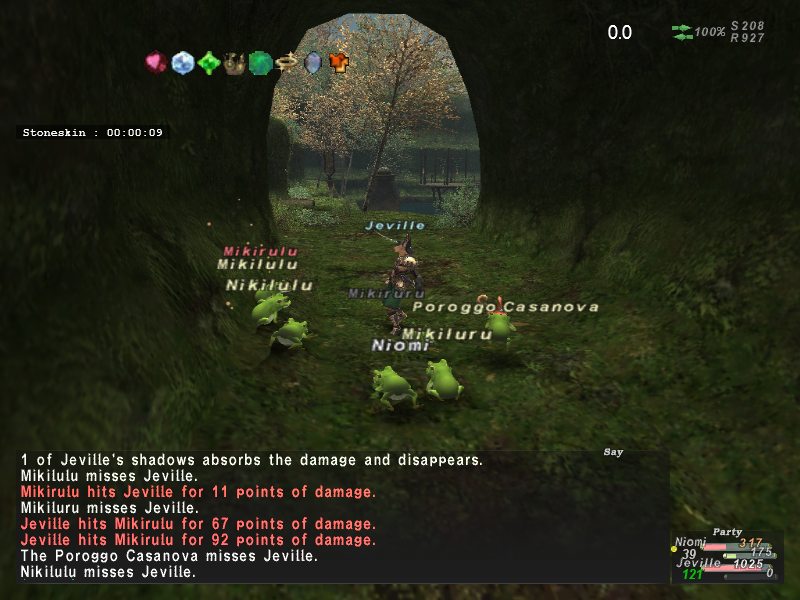Select the green swirl orb status icon
This screenshot has width=800, height=600.
260,63
